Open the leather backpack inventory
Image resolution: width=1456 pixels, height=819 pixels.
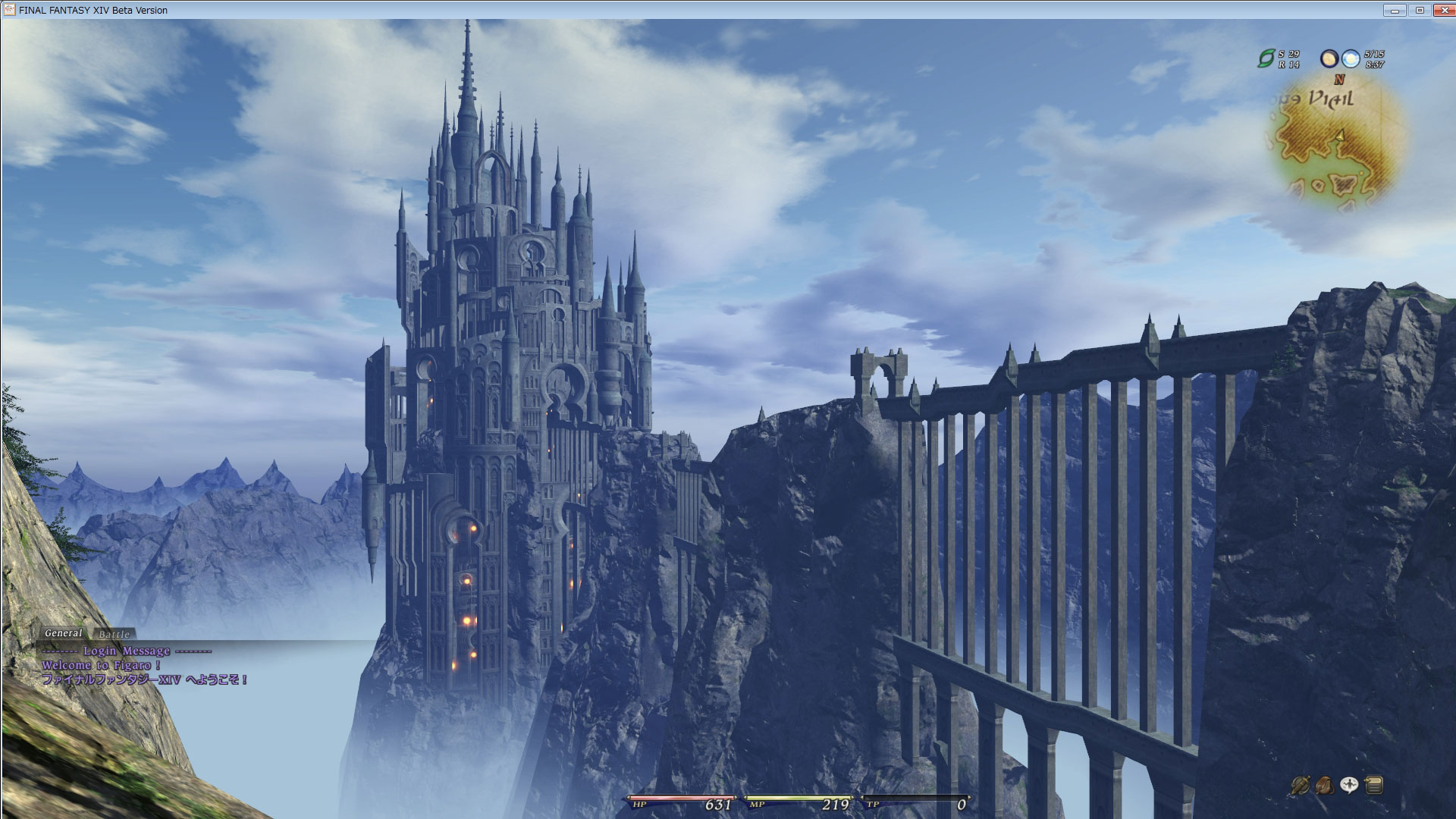pos(1325,786)
